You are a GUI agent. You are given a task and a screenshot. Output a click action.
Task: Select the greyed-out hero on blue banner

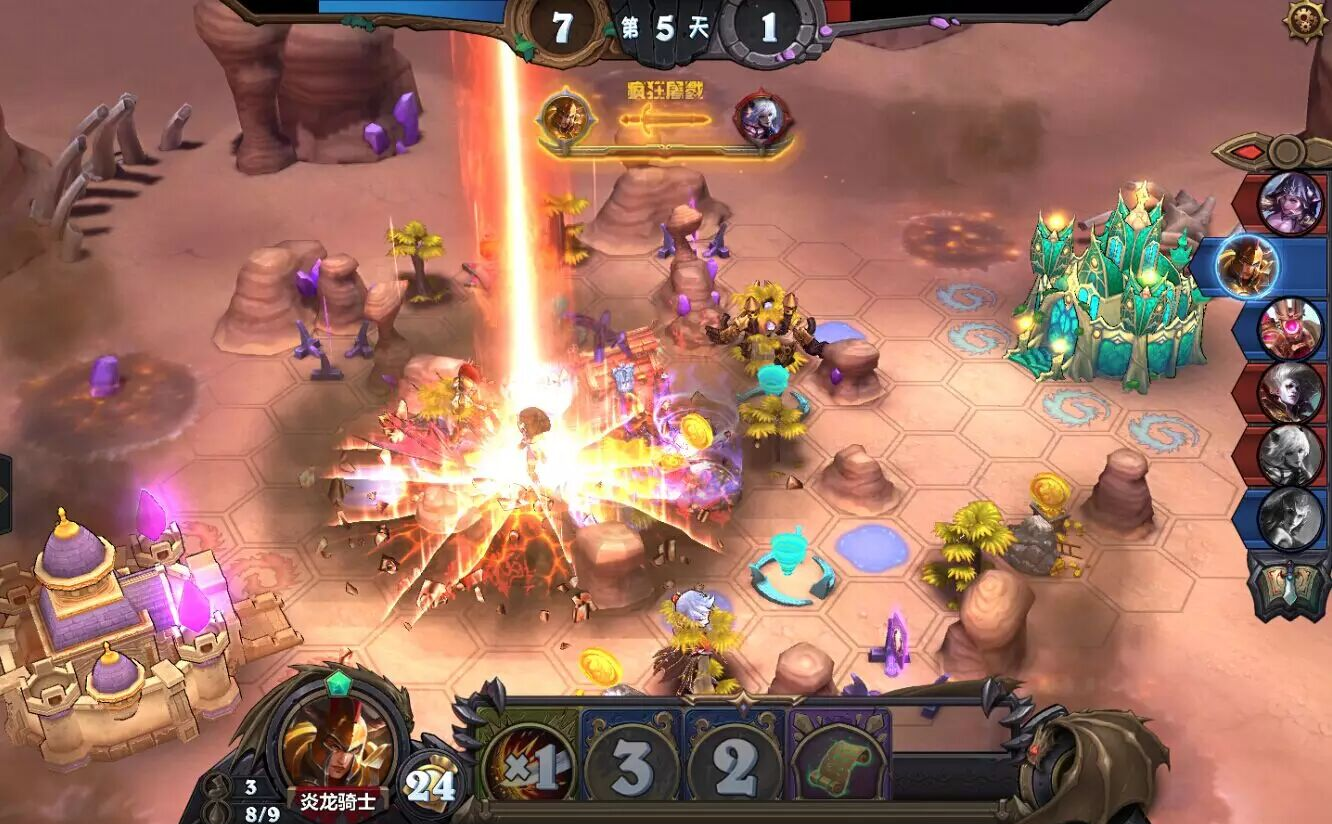[x=1289, y=518]
